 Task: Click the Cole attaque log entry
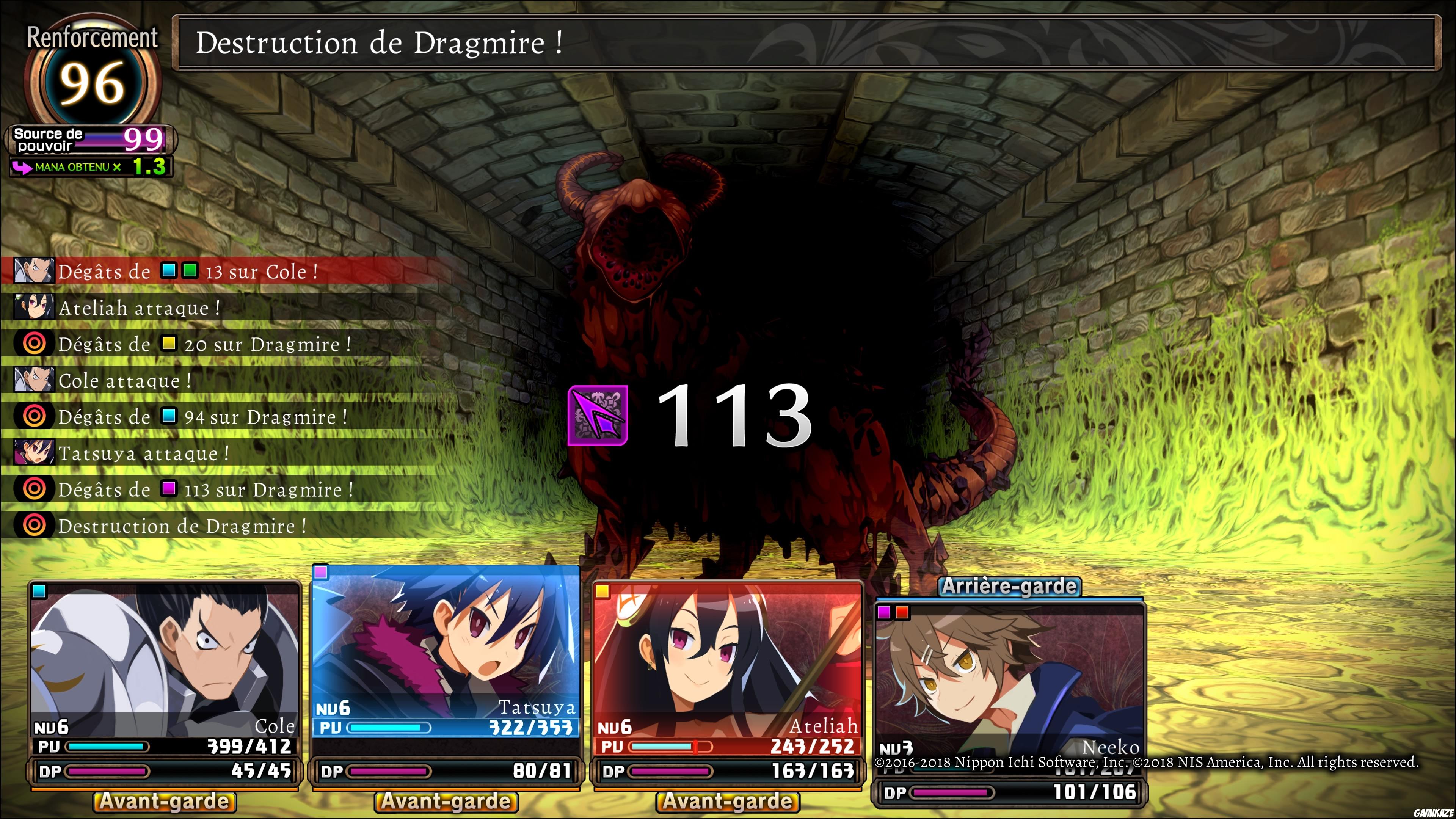click(121, 380)
